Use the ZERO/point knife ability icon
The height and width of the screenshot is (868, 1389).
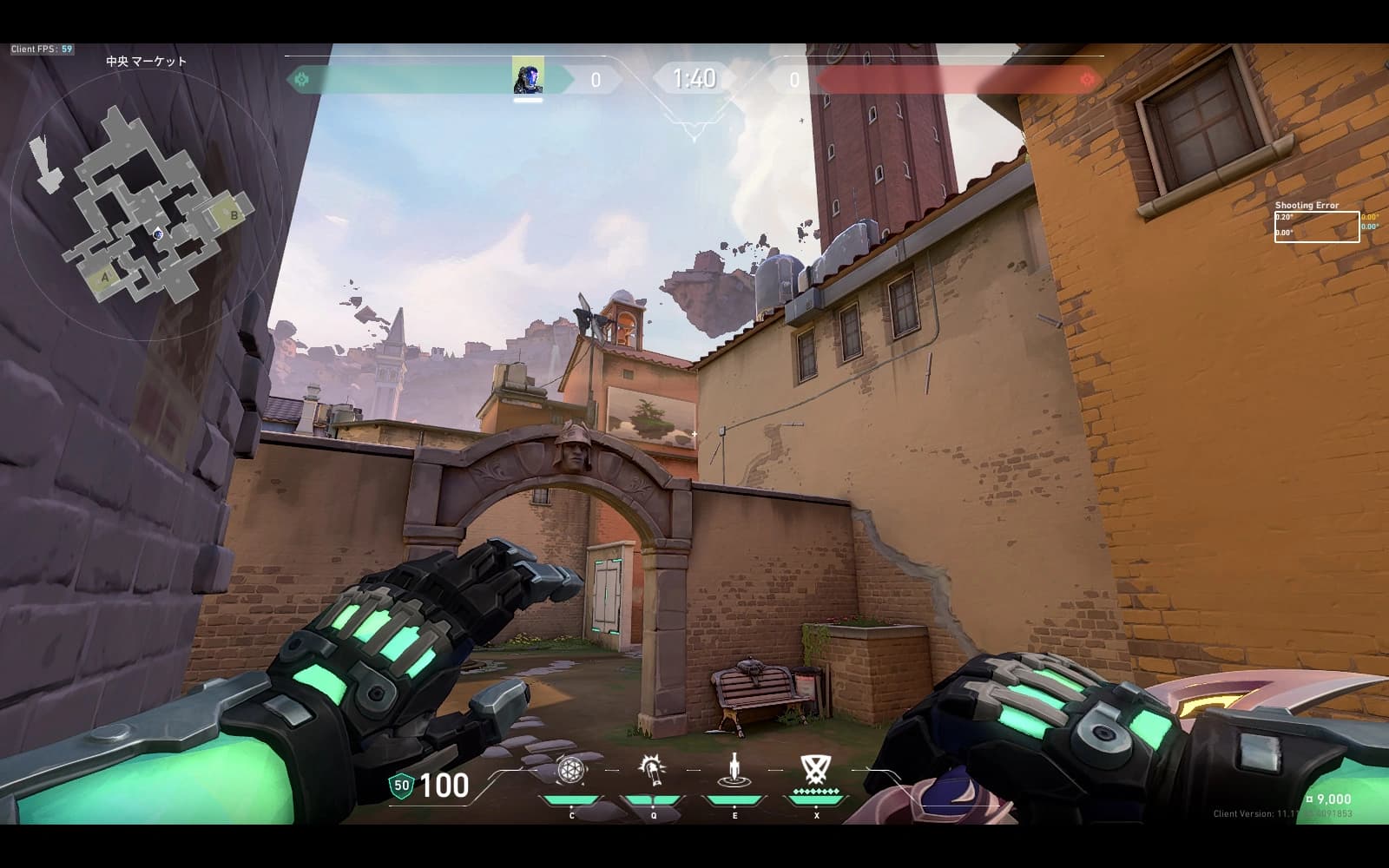[x=735, y=770]
